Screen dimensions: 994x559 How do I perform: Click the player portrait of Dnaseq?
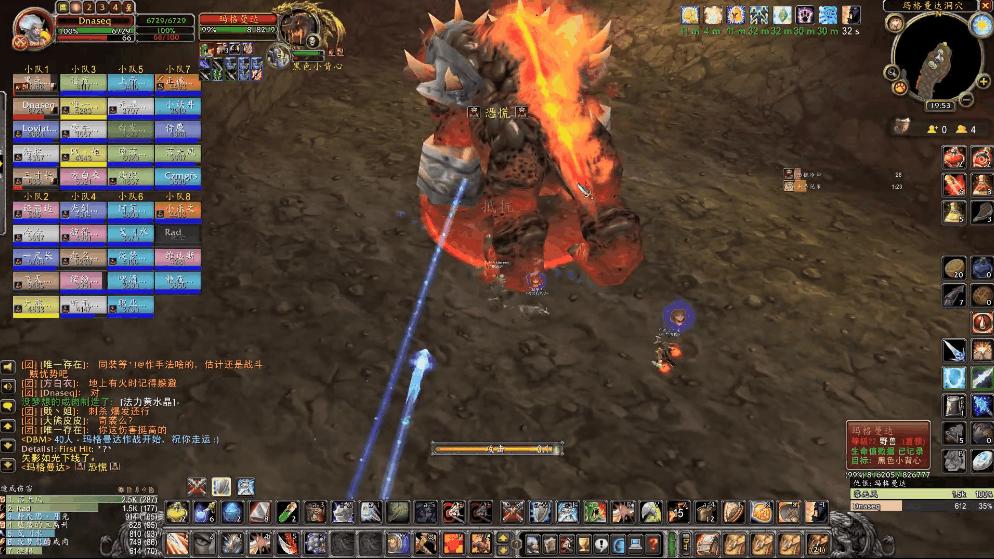coord(31,27)
